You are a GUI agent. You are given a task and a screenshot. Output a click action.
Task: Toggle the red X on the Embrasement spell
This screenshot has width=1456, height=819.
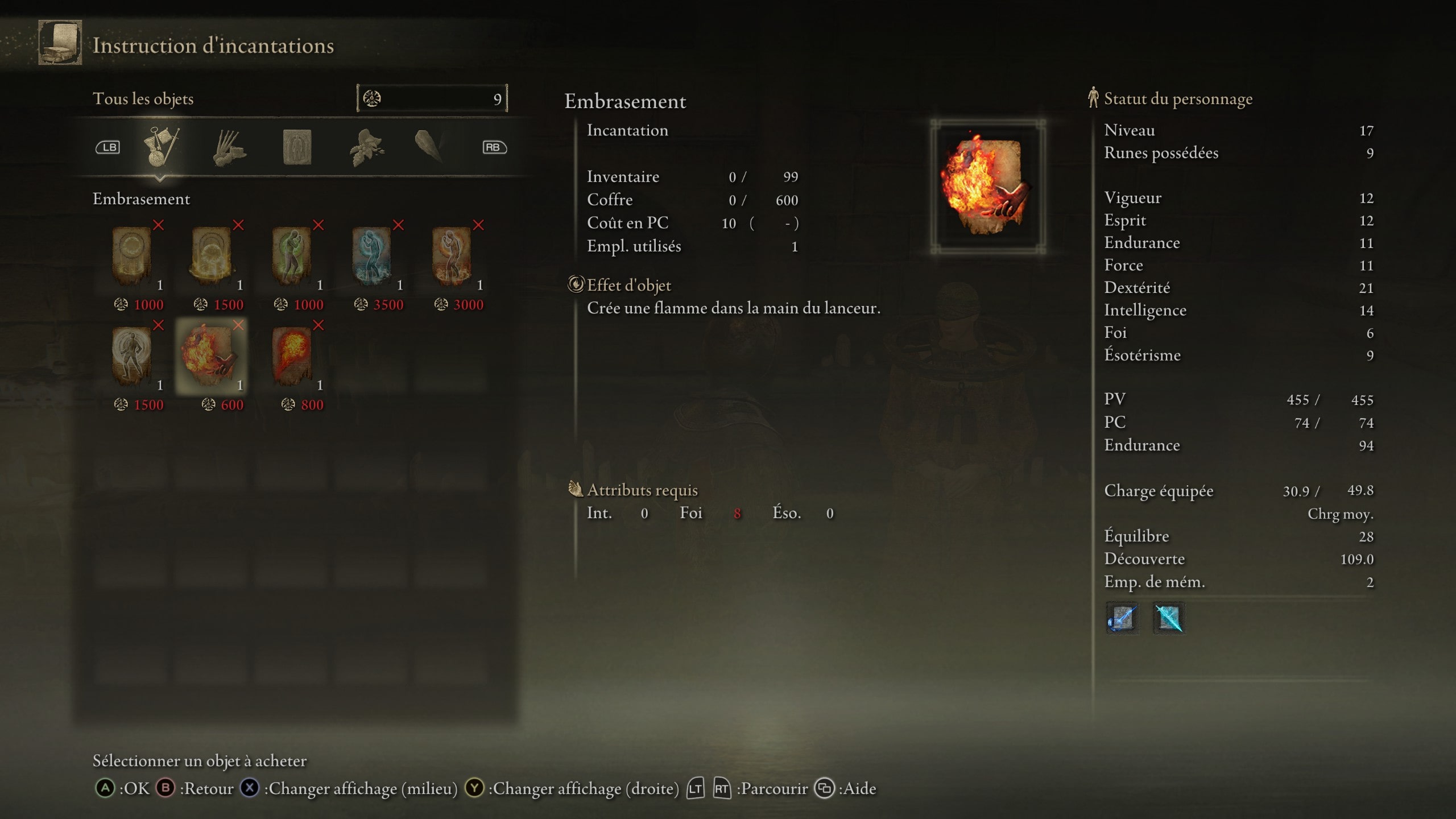[x=239, y=326]
